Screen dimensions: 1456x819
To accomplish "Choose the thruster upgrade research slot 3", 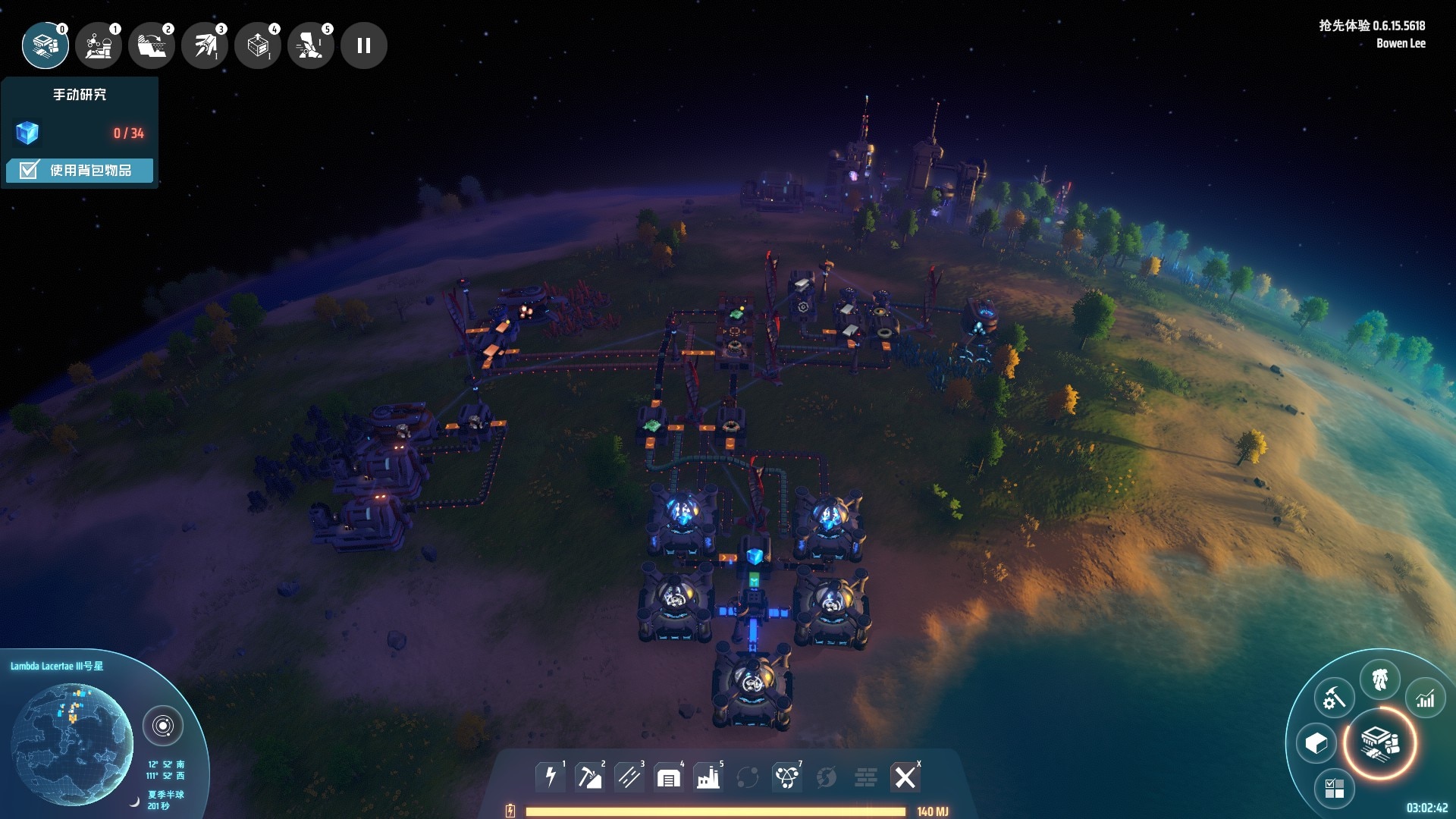I will pos(205,45).
